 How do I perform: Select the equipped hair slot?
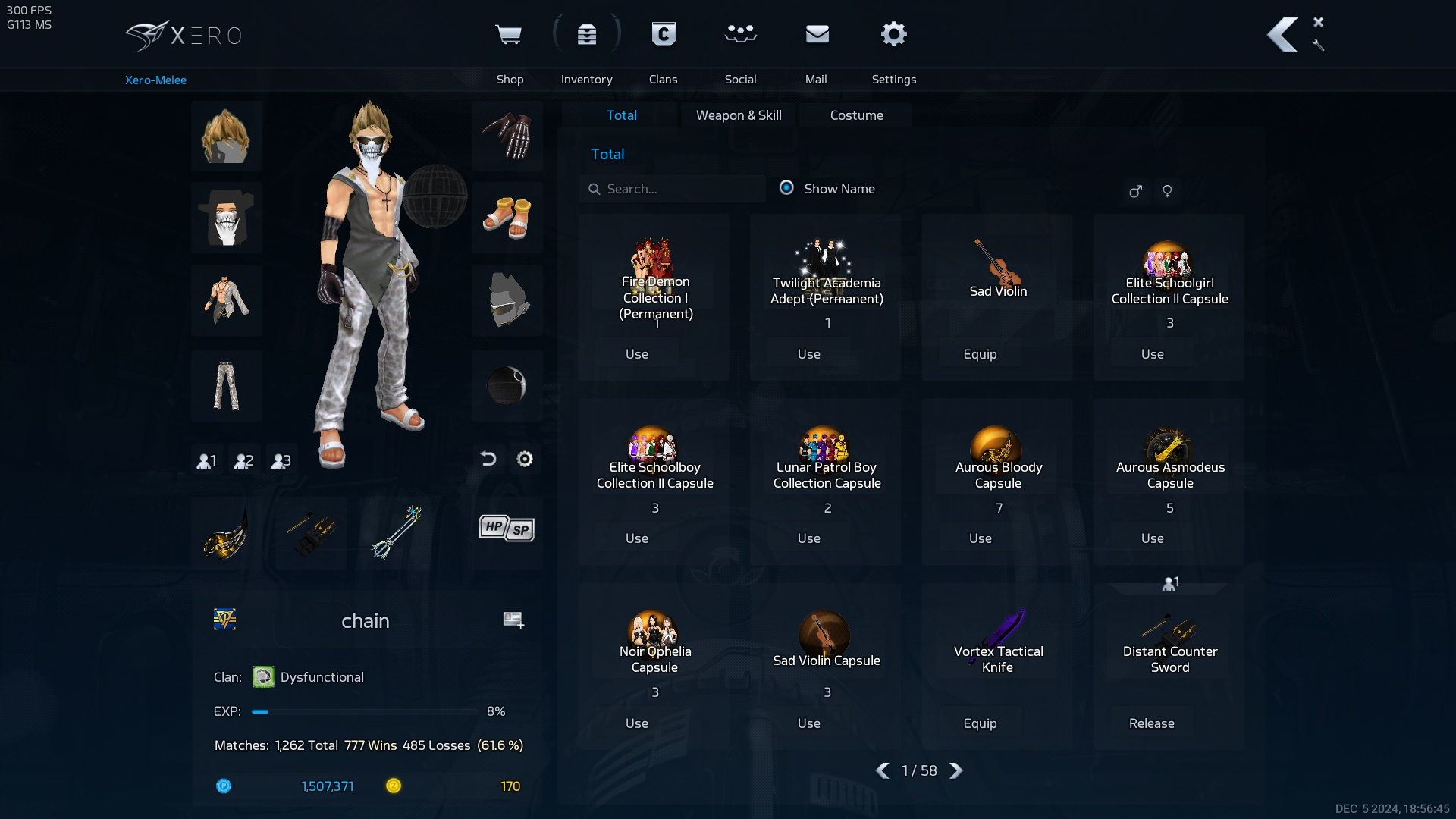click(226, 136)
